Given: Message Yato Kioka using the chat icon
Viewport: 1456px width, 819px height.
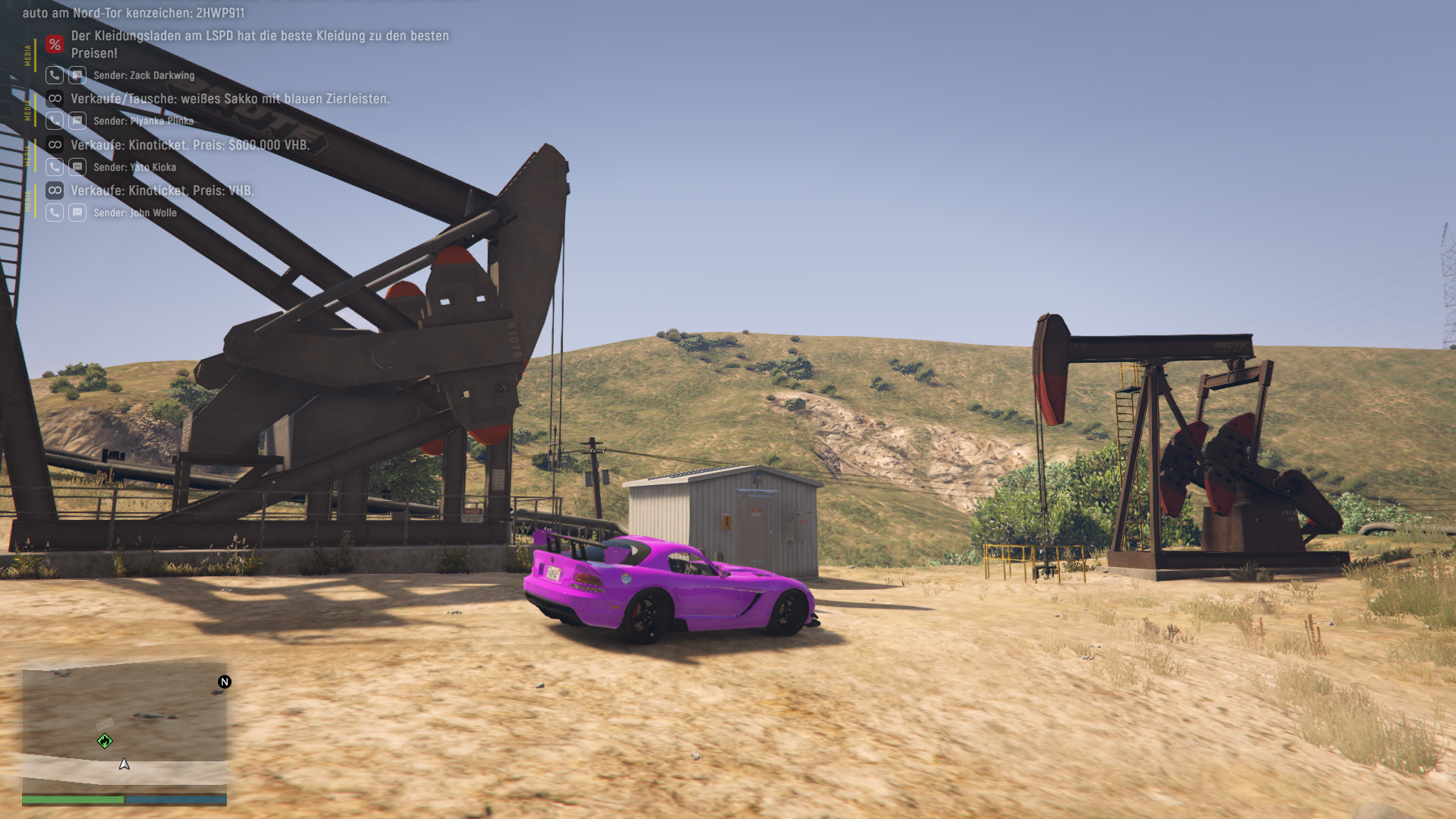Looking at the screenshot, I should coord(77,167).
